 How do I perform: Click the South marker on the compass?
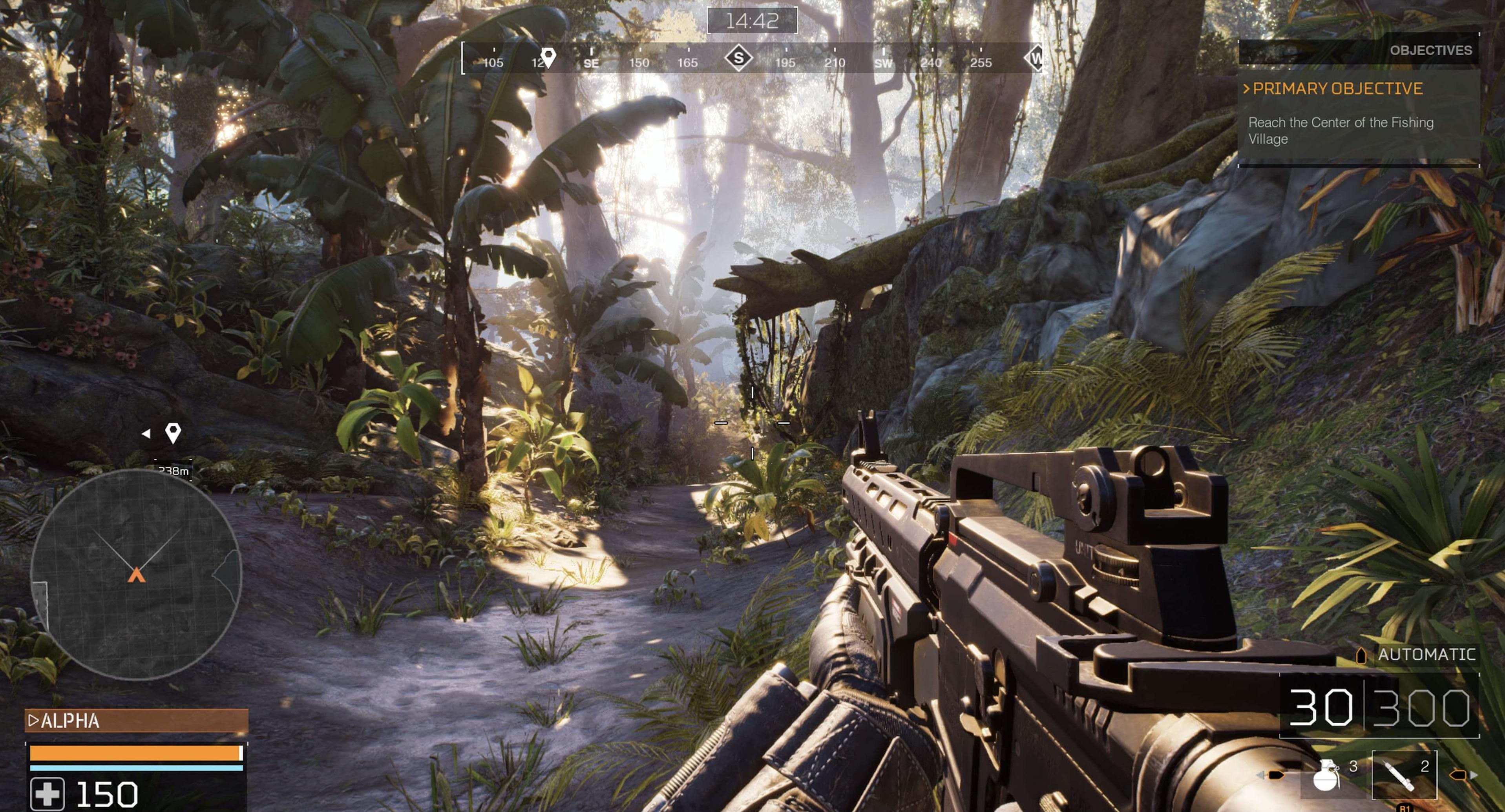(738, 58)
